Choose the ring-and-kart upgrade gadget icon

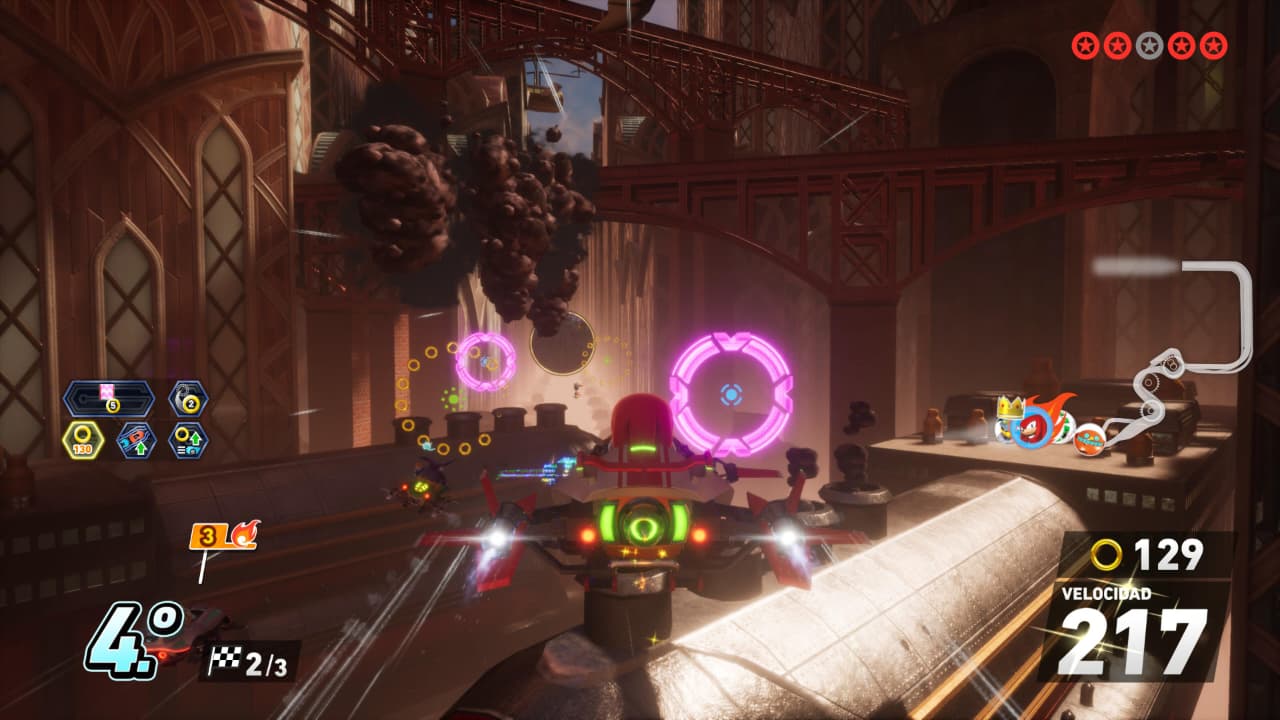tap(188, 440)
